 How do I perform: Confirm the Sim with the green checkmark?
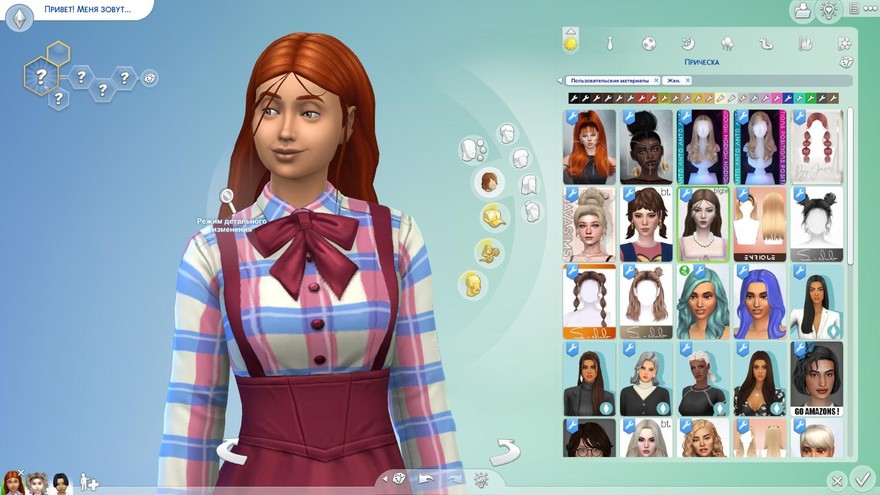pyautogui.click(x=863, y=478)
